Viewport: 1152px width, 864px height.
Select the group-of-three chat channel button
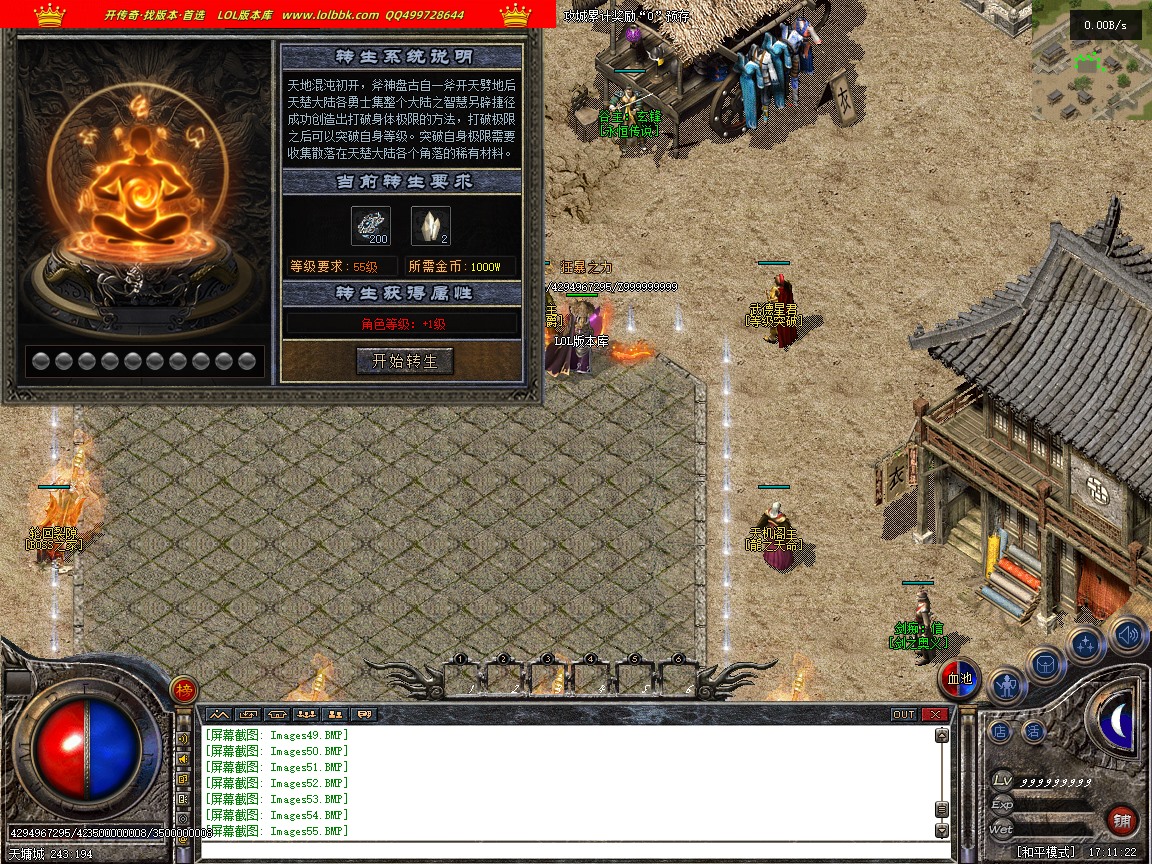(x=305, y=714)
